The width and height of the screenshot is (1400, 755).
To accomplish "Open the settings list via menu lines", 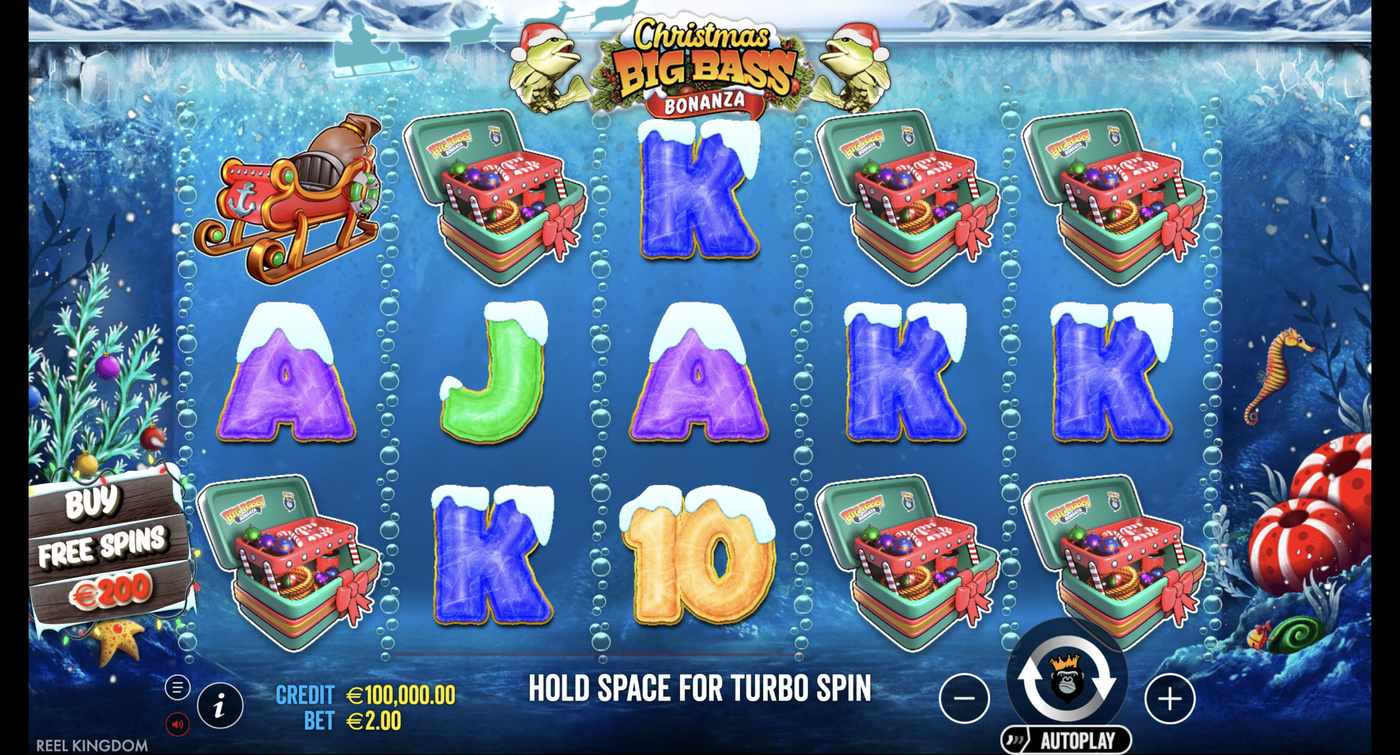I will 180,687.
